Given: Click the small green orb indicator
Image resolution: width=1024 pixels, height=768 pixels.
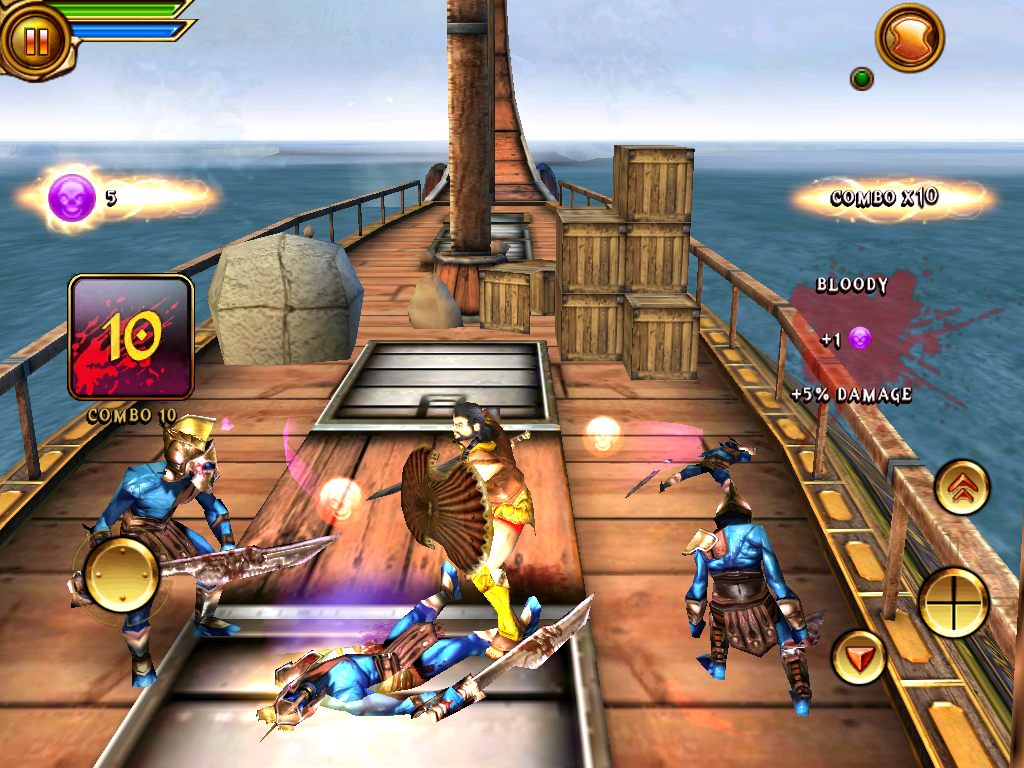Looking at the screenshot, I should tap(861, 79).
